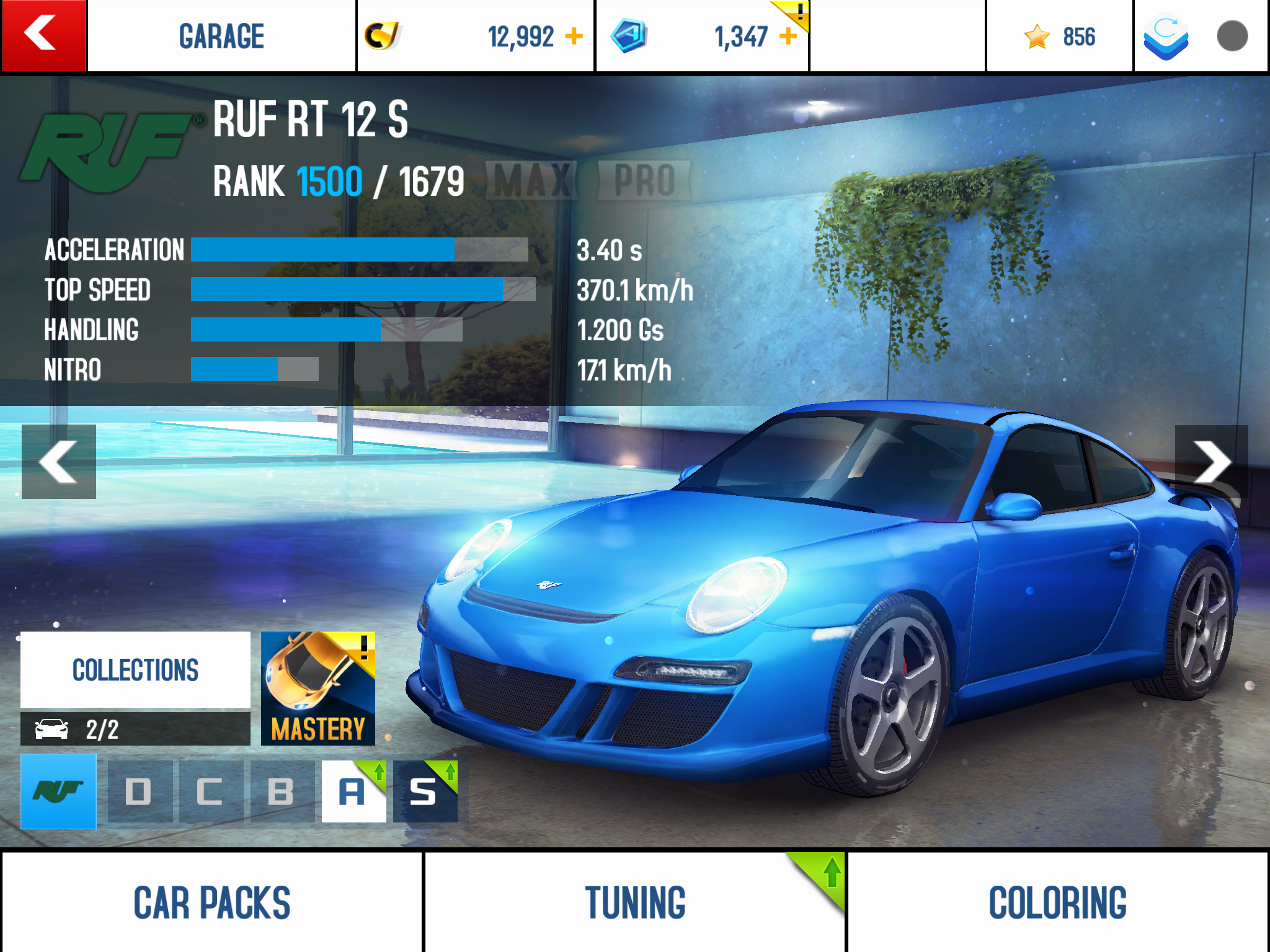The width and height of the screenshot is (1270, 952).
Task: Switch to class A cars
Action: pyautogui.click(x=353, y=791)
